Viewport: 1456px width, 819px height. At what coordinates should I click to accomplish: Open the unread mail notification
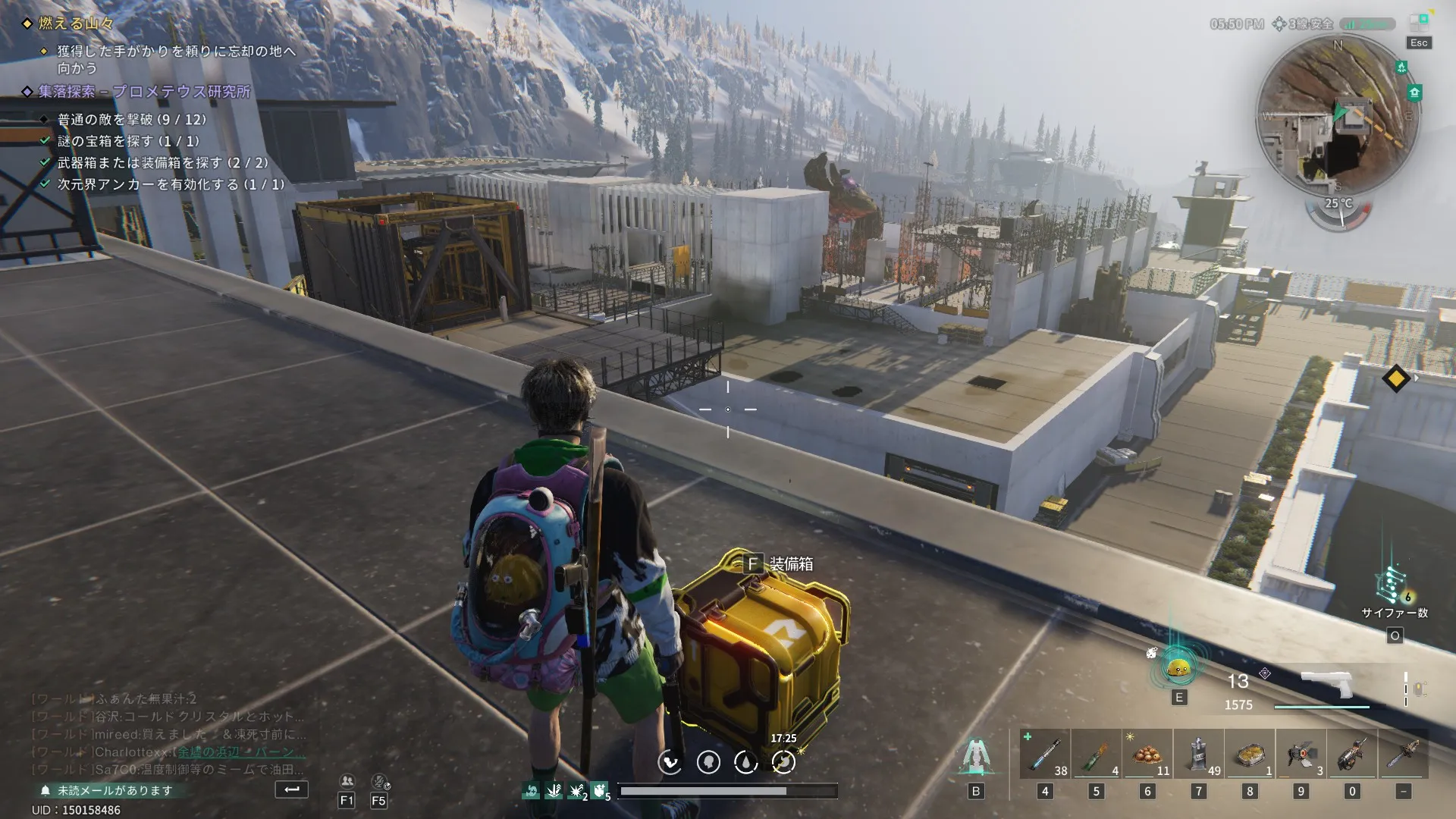114,790
